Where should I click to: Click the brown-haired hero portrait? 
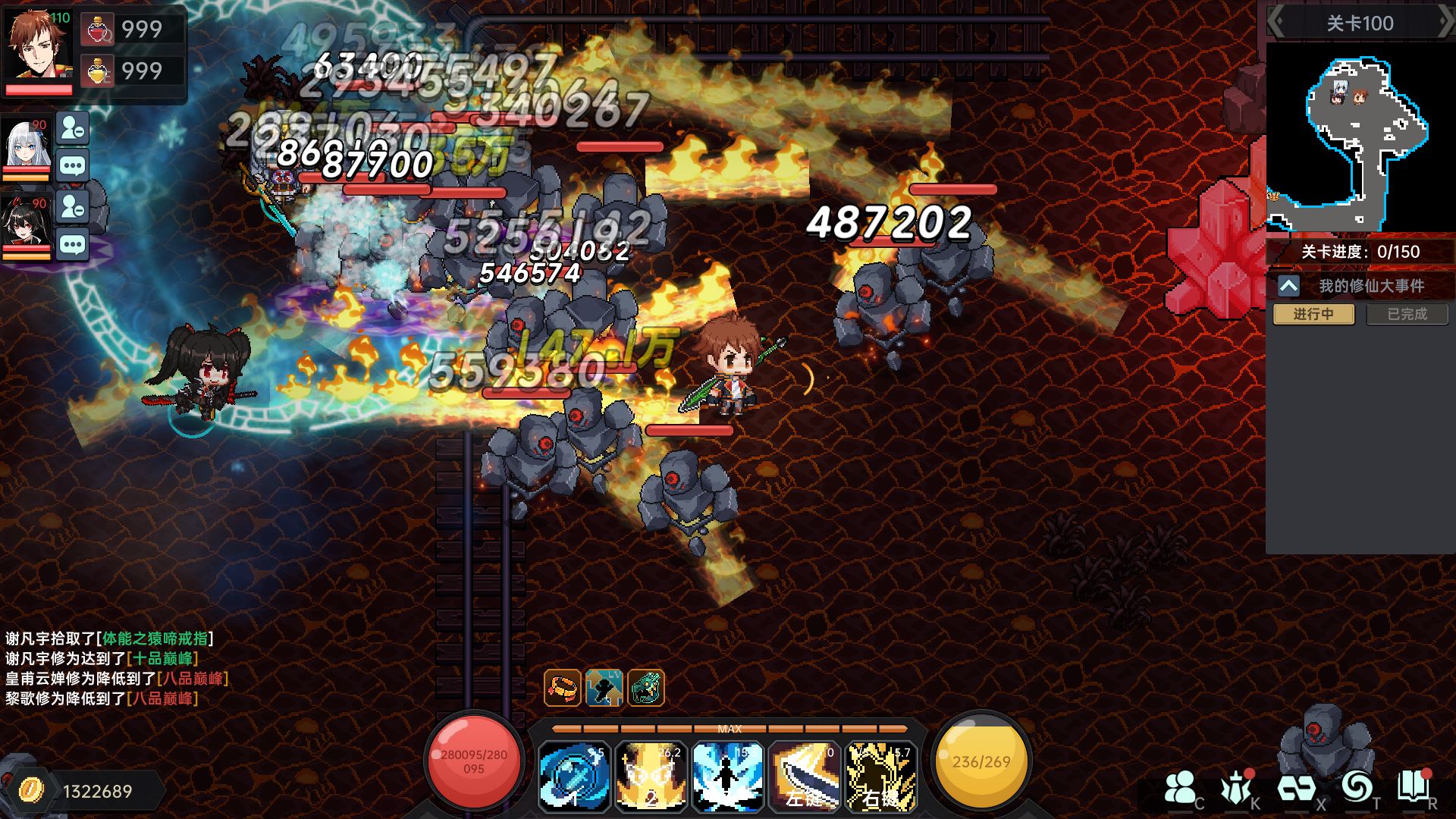38,45
